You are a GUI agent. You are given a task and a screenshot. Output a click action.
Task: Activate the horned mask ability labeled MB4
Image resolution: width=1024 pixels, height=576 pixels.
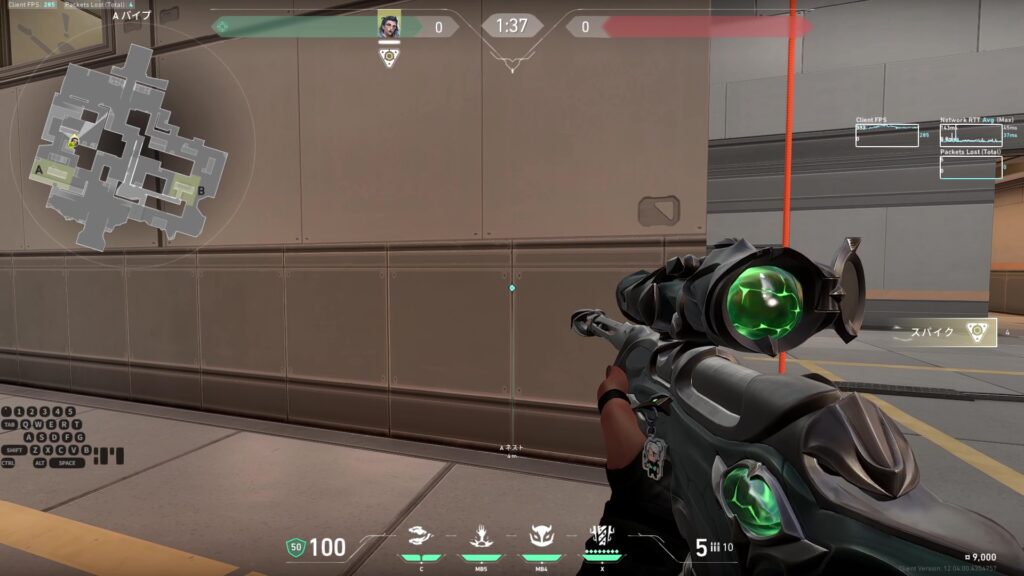point(541,538)
